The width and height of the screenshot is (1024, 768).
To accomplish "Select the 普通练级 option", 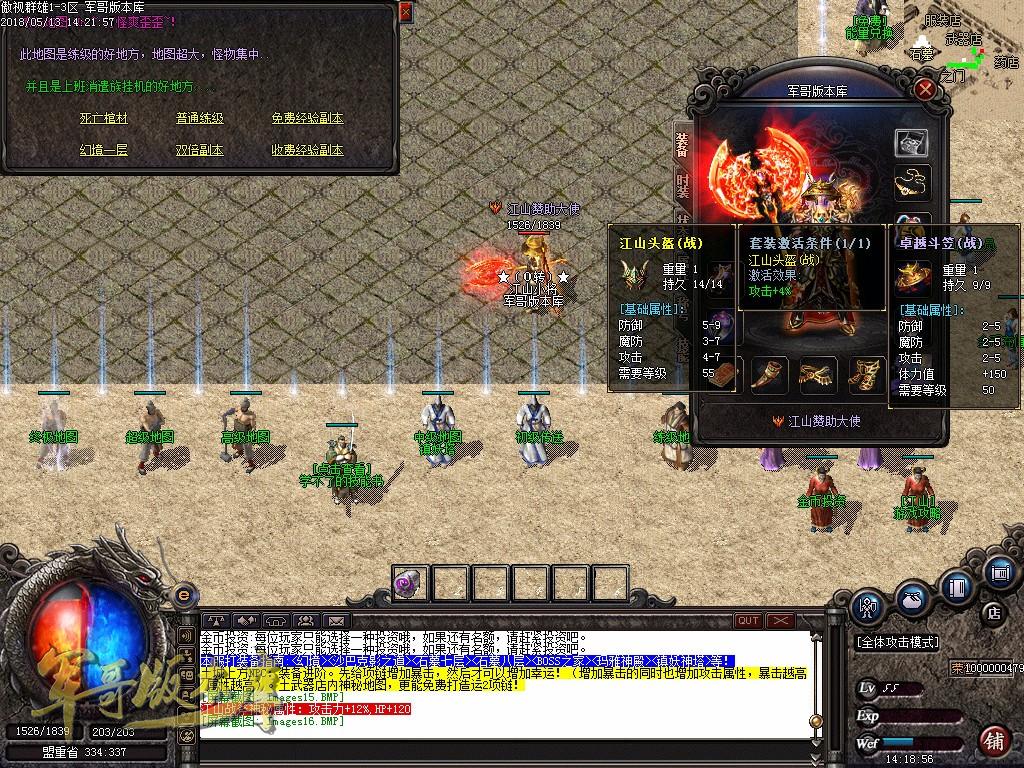I will point(200,118).
